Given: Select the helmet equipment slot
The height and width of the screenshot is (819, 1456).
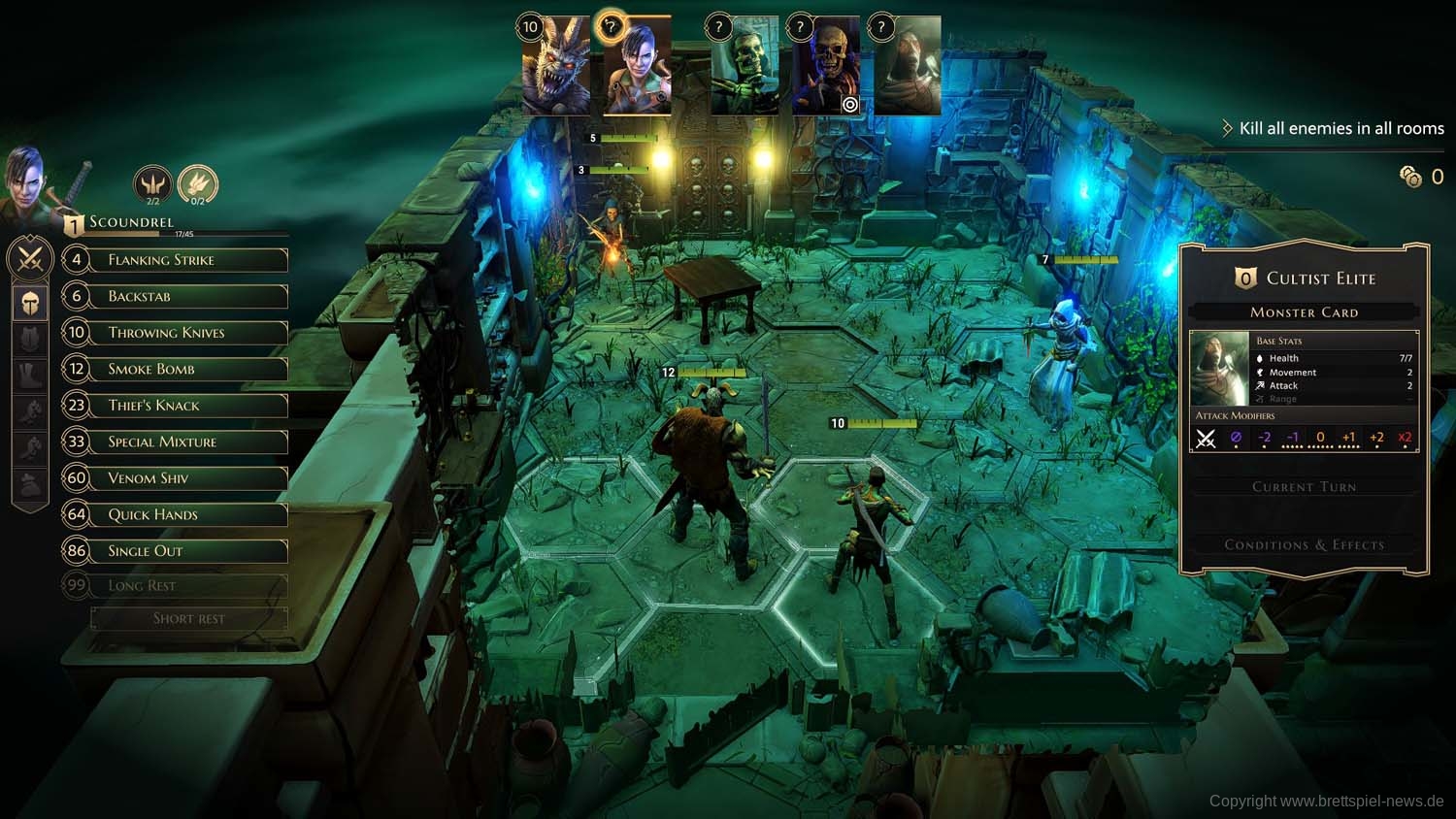Looking at the screenshot, I should [x=30, y=303].
